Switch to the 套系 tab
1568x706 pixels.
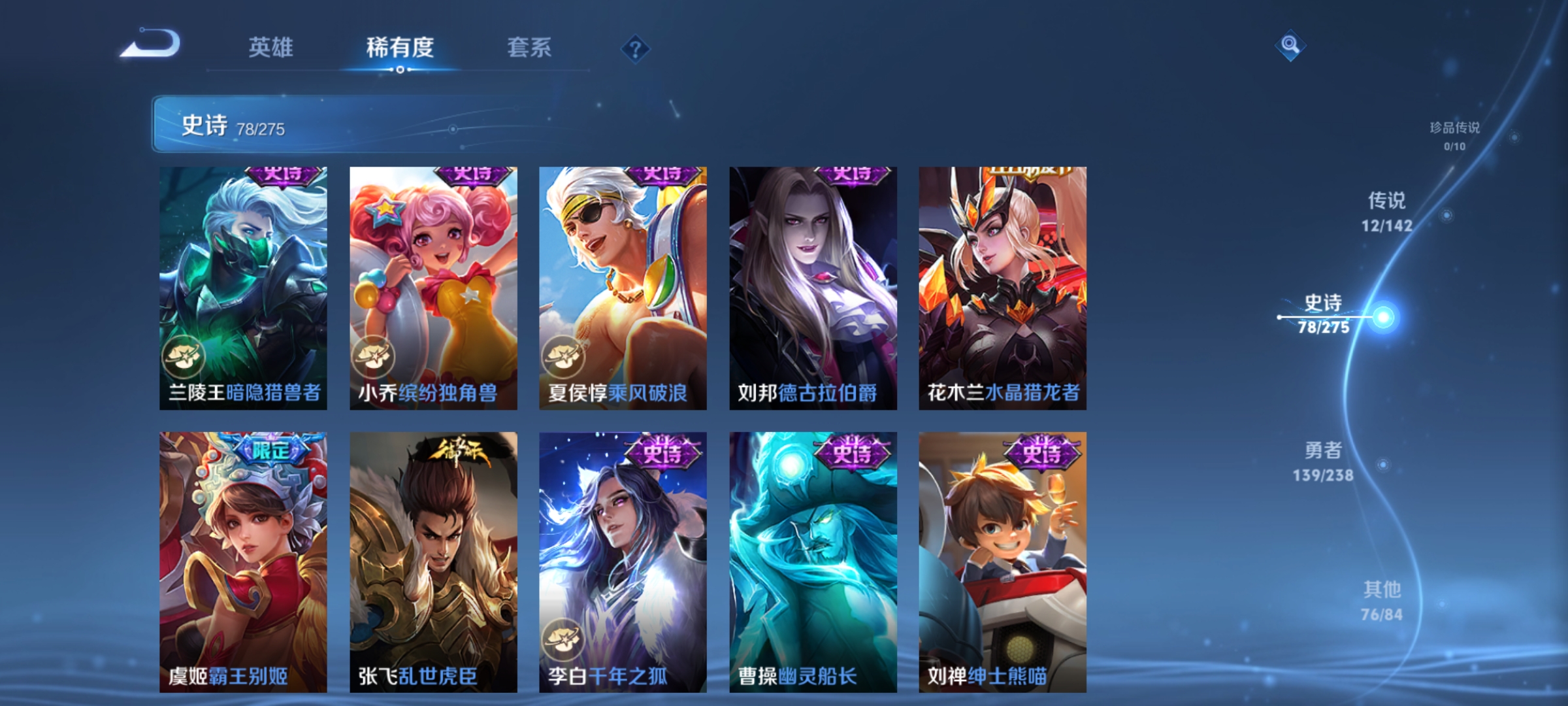[x=531, y=47]
